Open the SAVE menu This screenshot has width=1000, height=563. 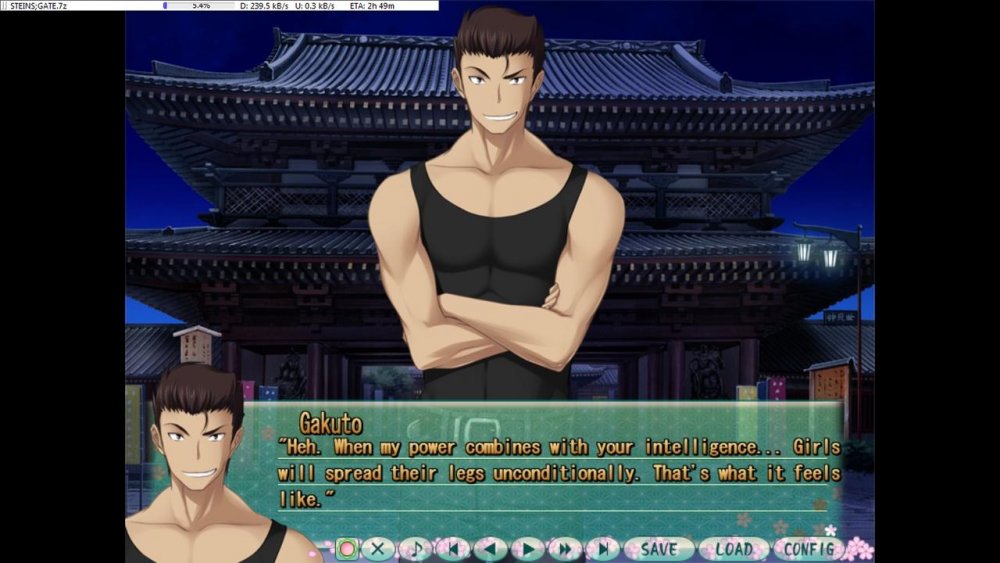658,549
